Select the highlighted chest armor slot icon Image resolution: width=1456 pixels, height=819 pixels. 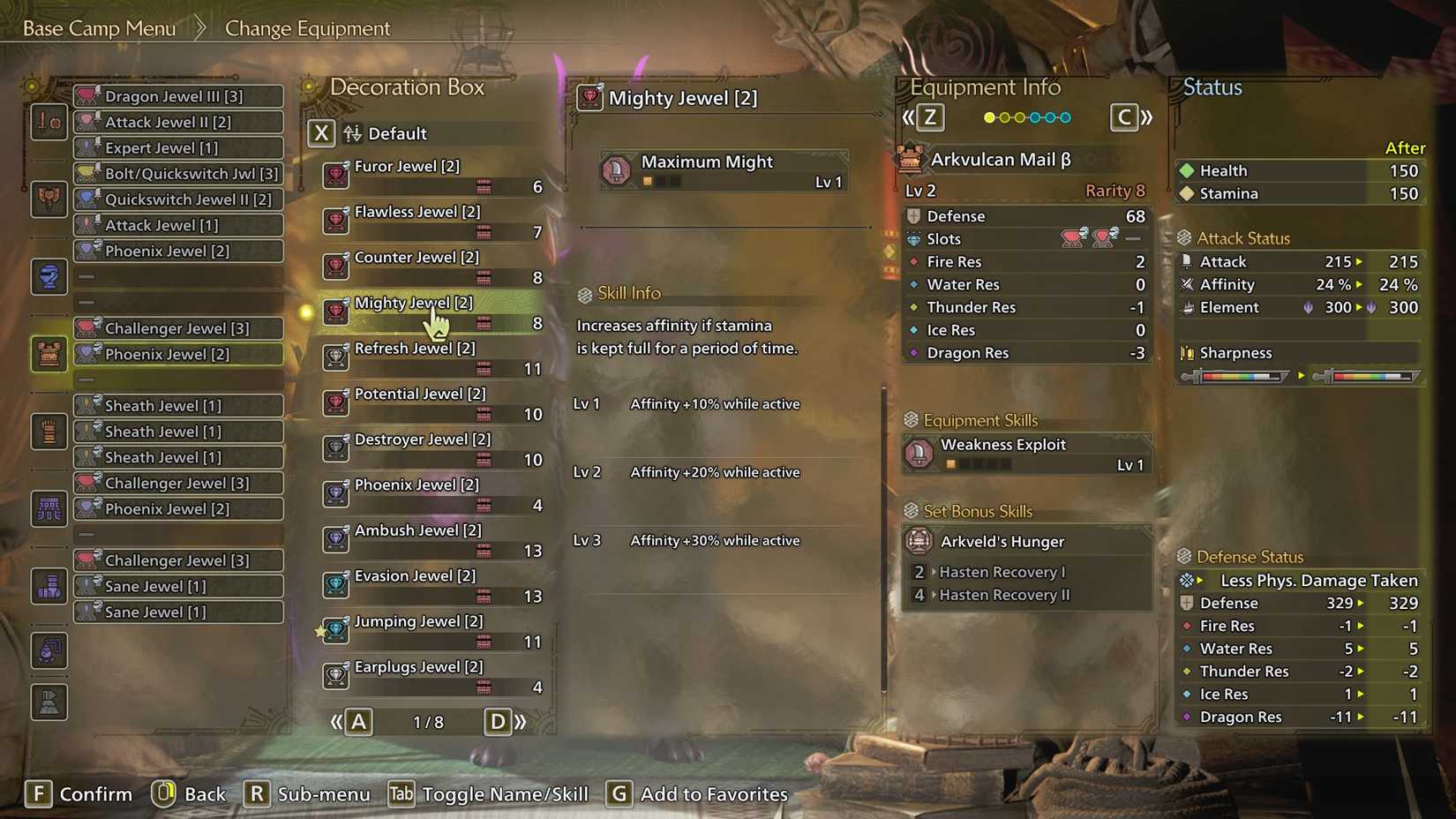point(49,353)
